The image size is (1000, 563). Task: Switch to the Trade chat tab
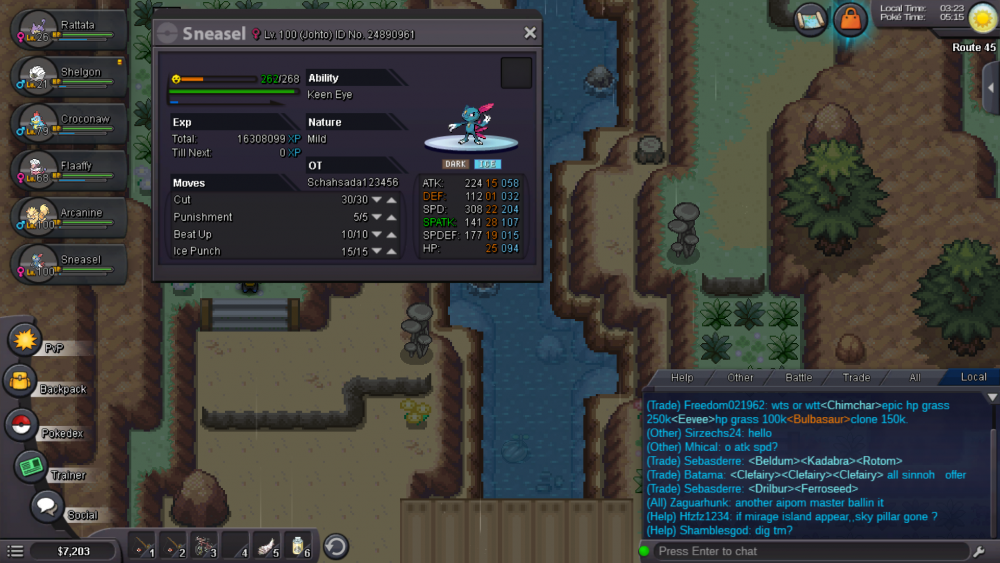point(856,377)
